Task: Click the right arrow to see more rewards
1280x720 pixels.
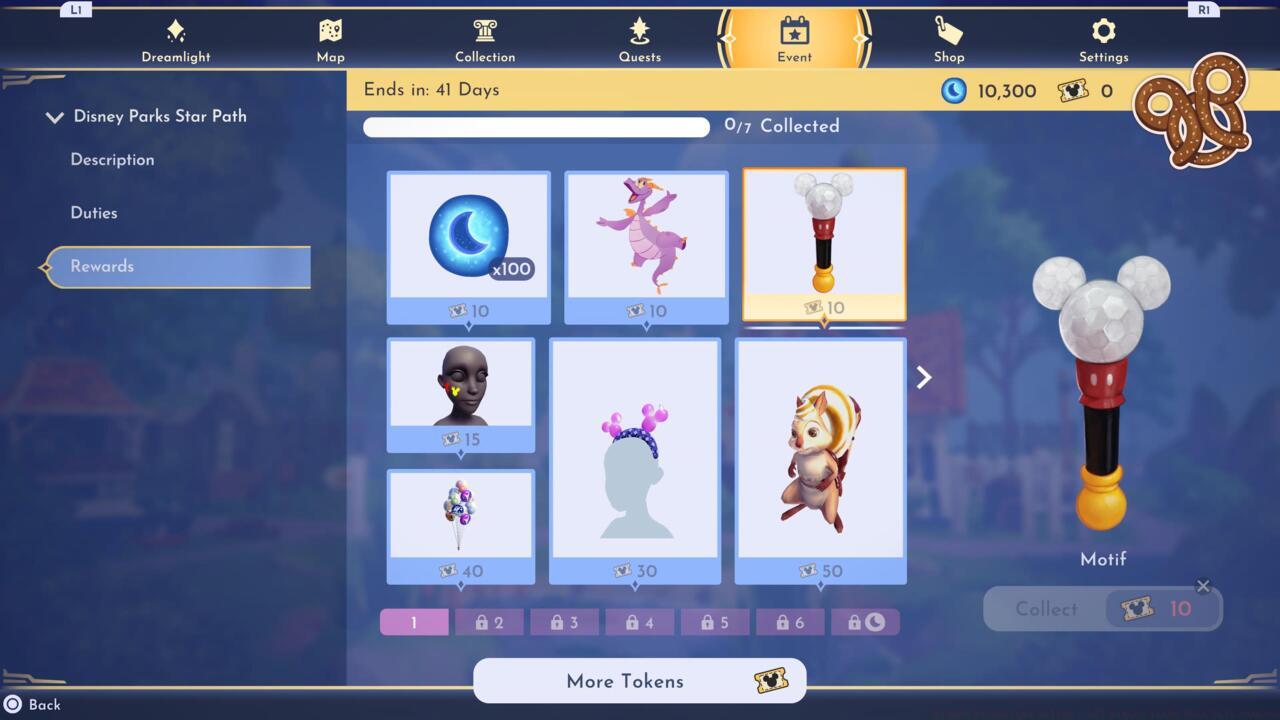Action: 923,377
